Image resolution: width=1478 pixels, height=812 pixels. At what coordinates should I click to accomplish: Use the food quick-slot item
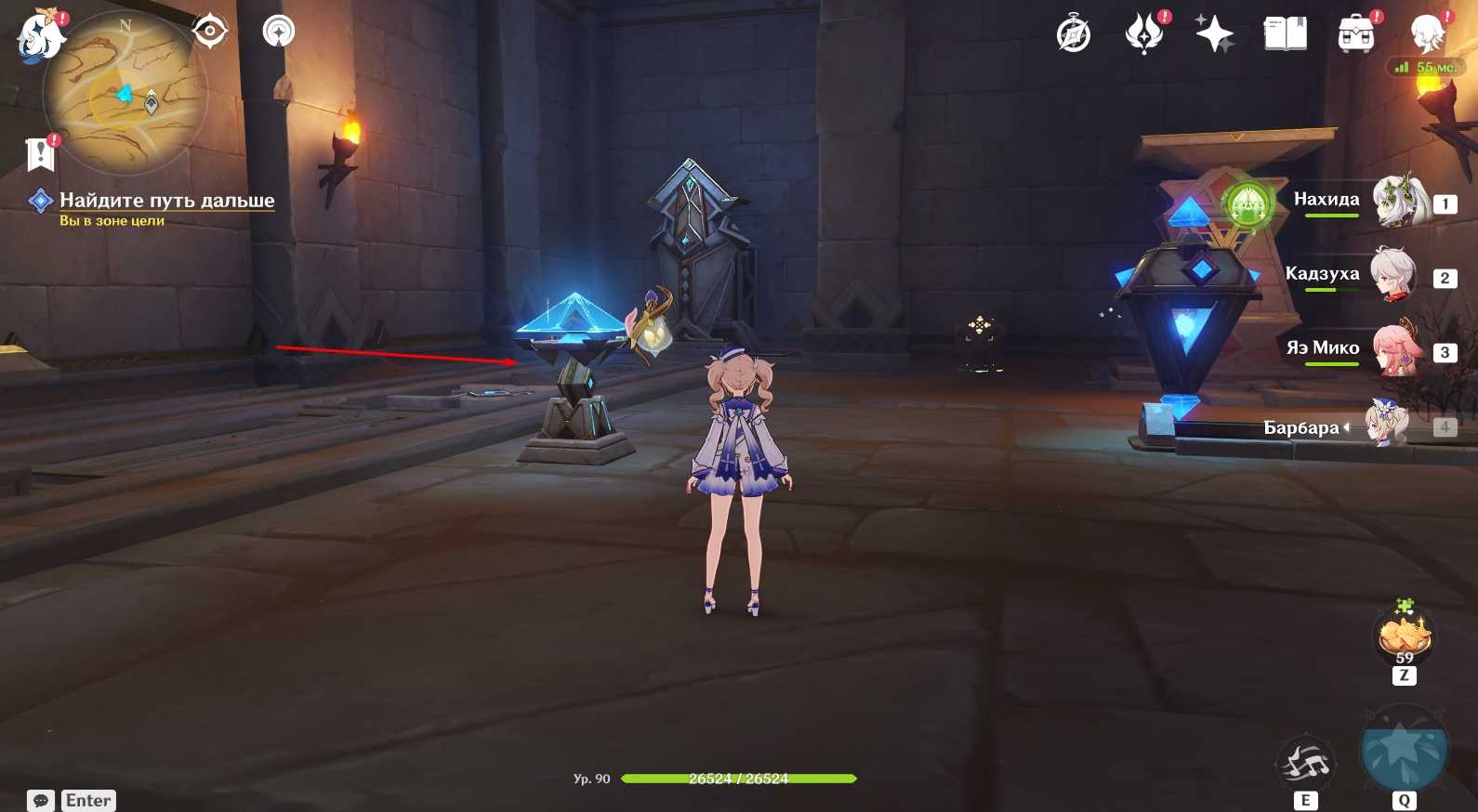(x=1404, y=636)
